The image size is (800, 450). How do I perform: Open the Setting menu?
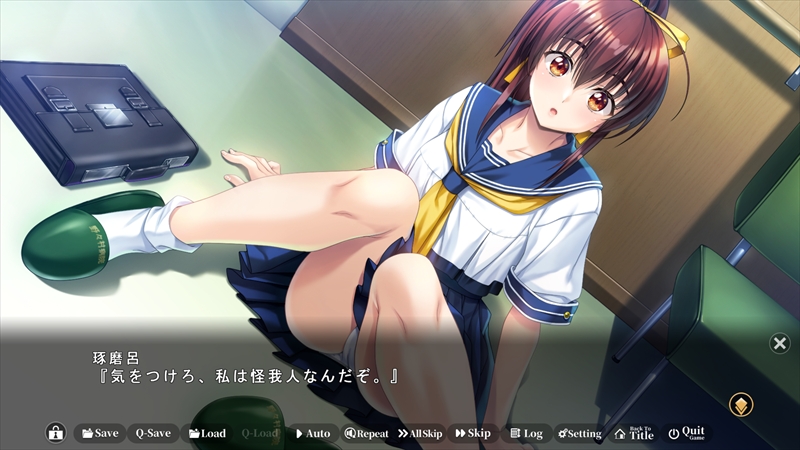[580, 433]
